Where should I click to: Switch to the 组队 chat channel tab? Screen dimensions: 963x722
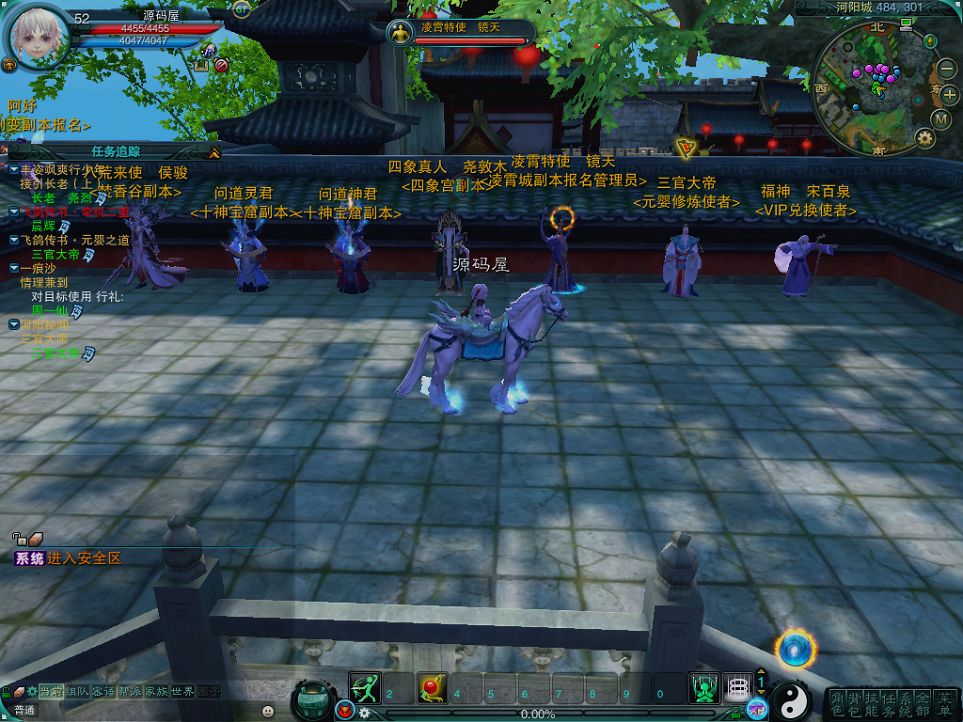pos(77,691)
